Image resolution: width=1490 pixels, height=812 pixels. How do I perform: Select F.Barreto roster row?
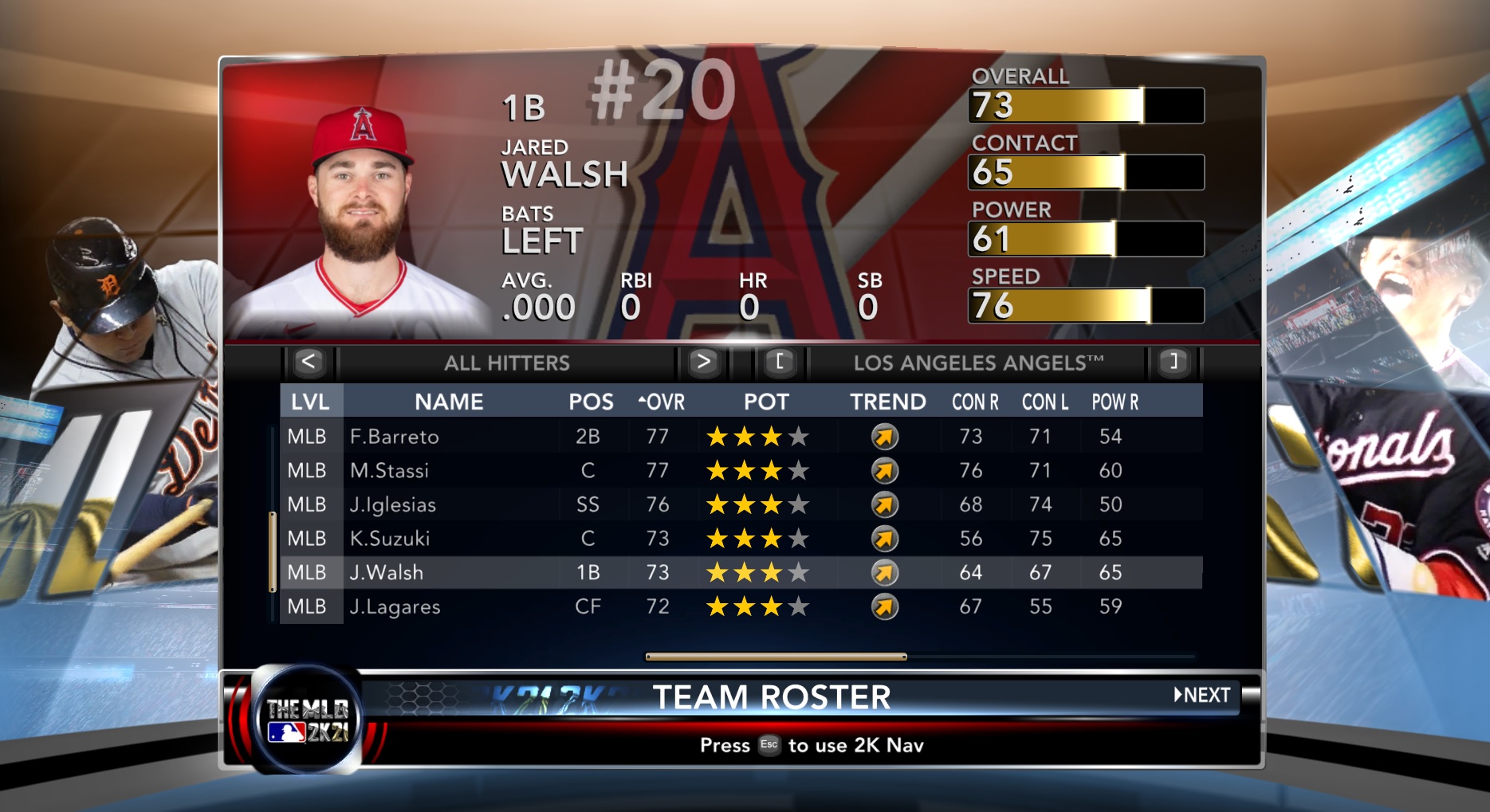[x=394, y=437]
